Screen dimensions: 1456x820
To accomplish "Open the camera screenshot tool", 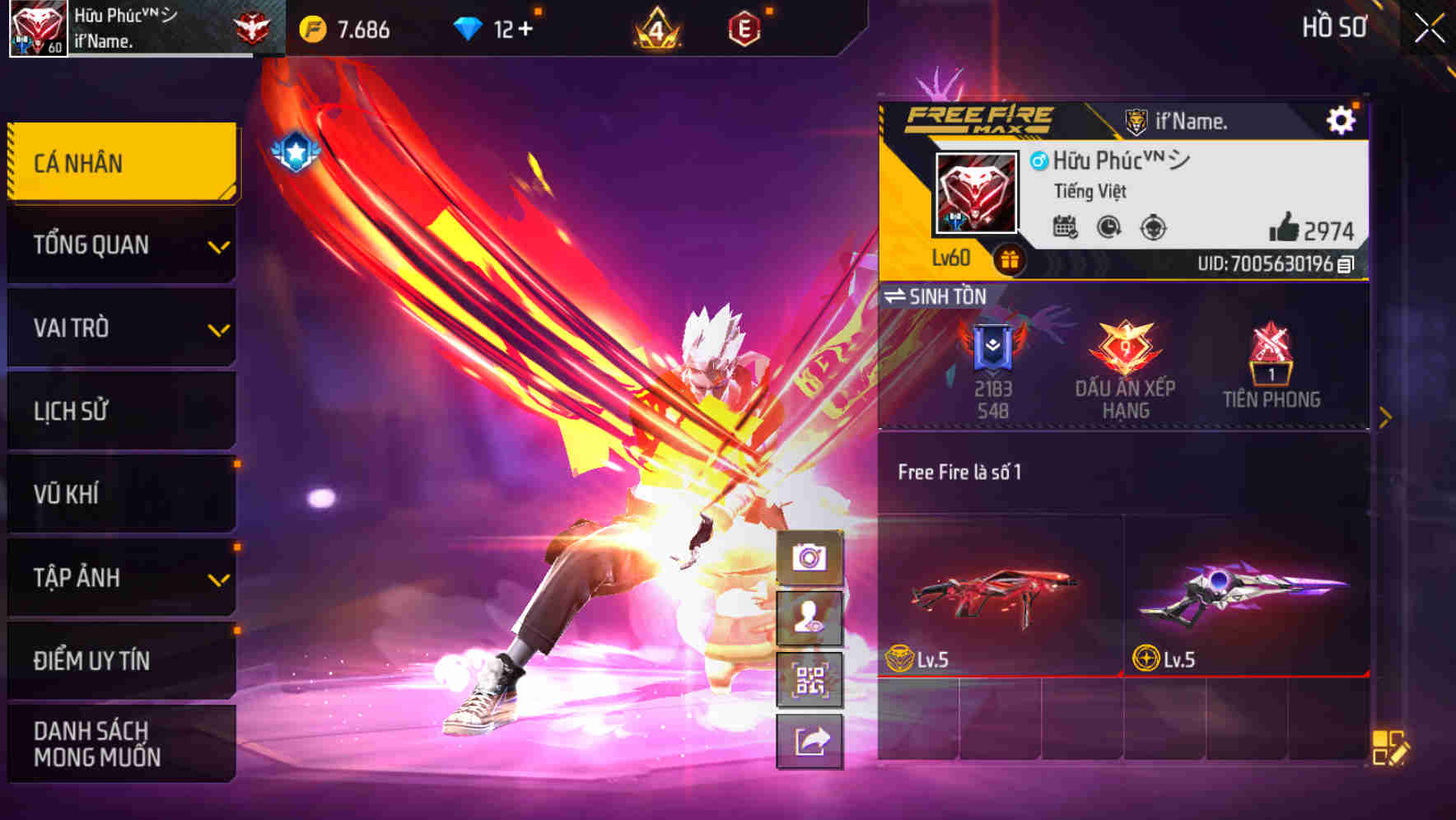I will [810, 555].
